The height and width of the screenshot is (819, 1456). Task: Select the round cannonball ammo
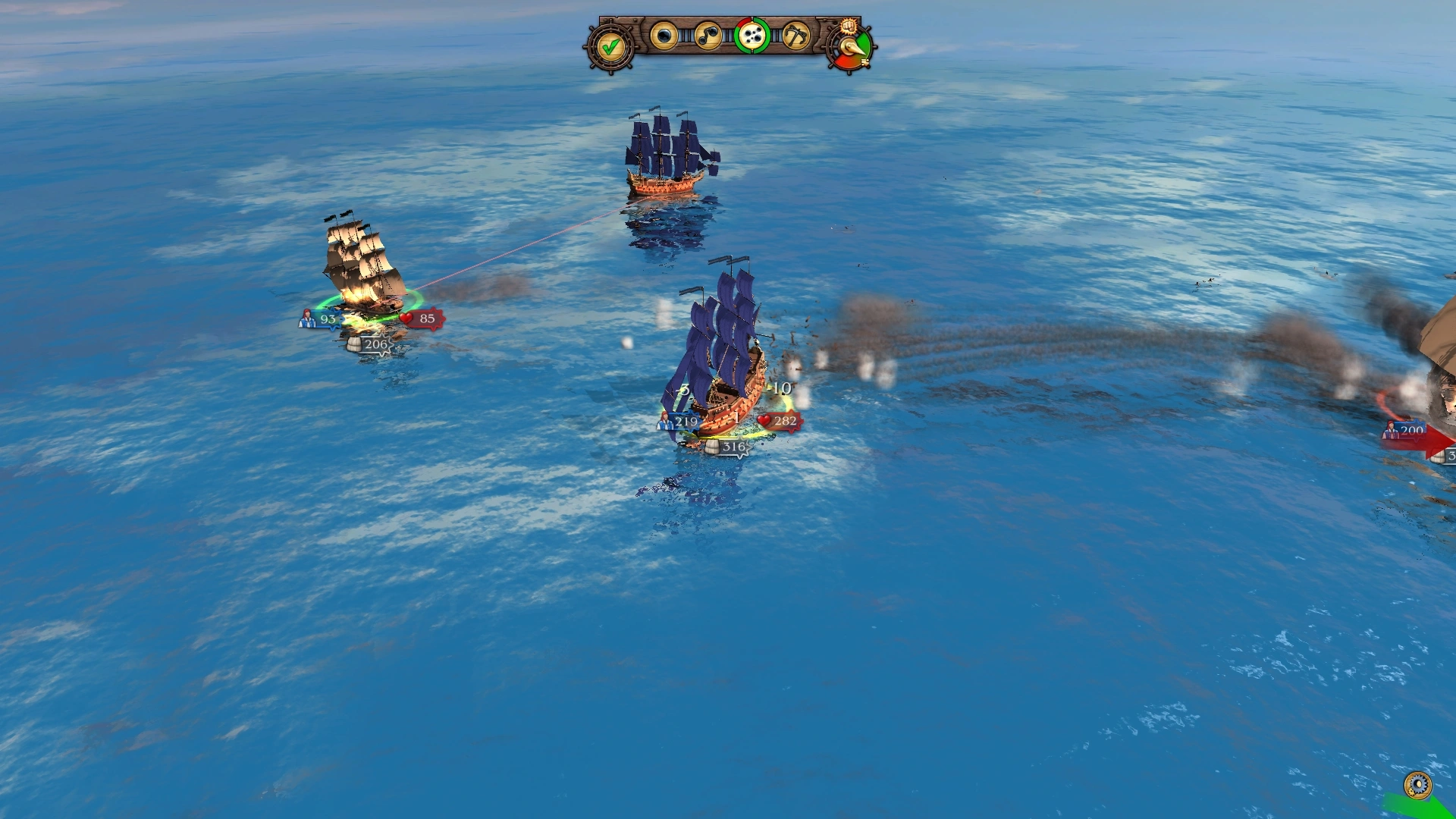point(664,36)
